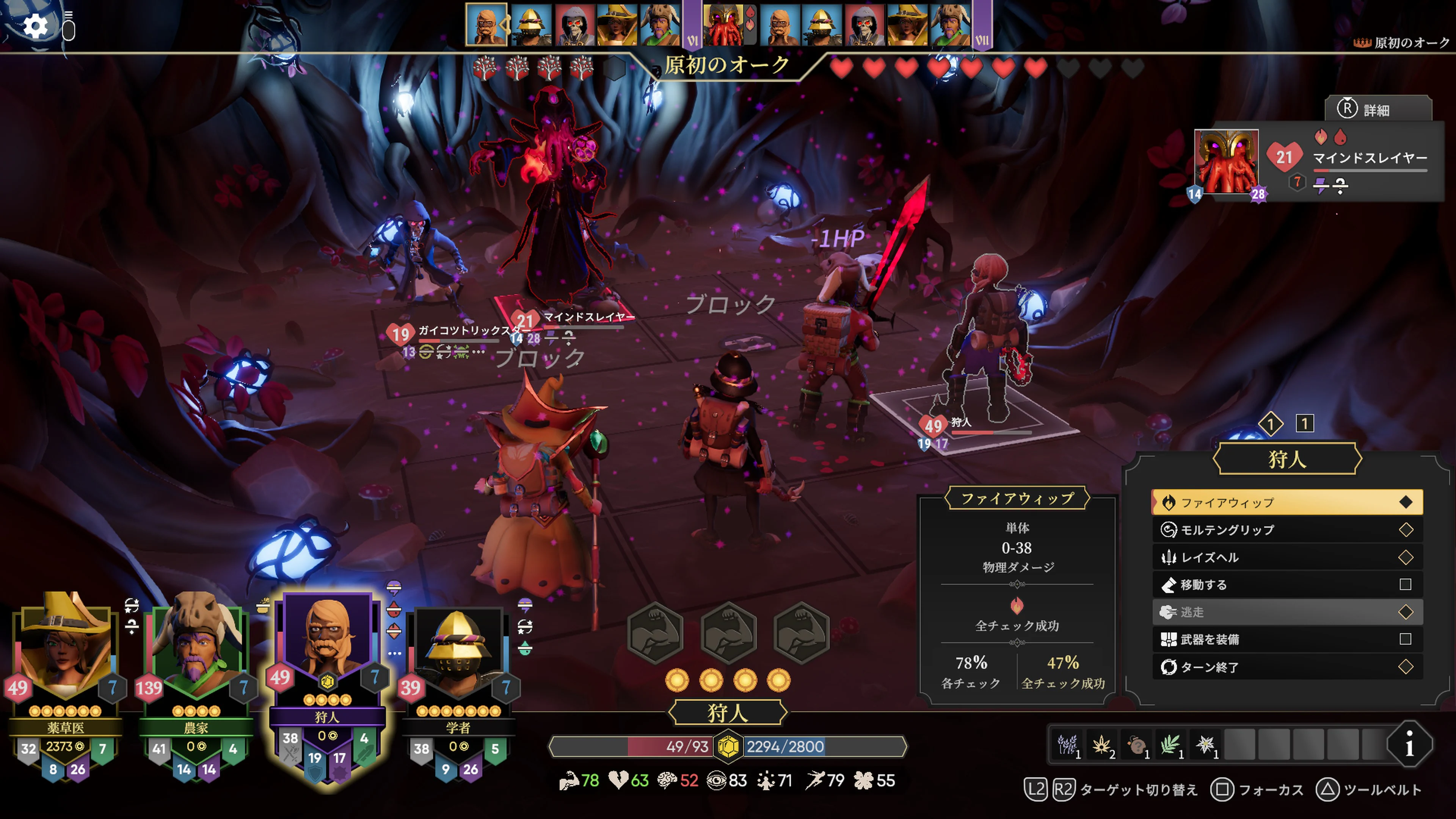The width and height of the screenshot is (1456, 819).
Task: Select the 逃走 (Flee) menu entry
Action: (x=1204, y=612)
